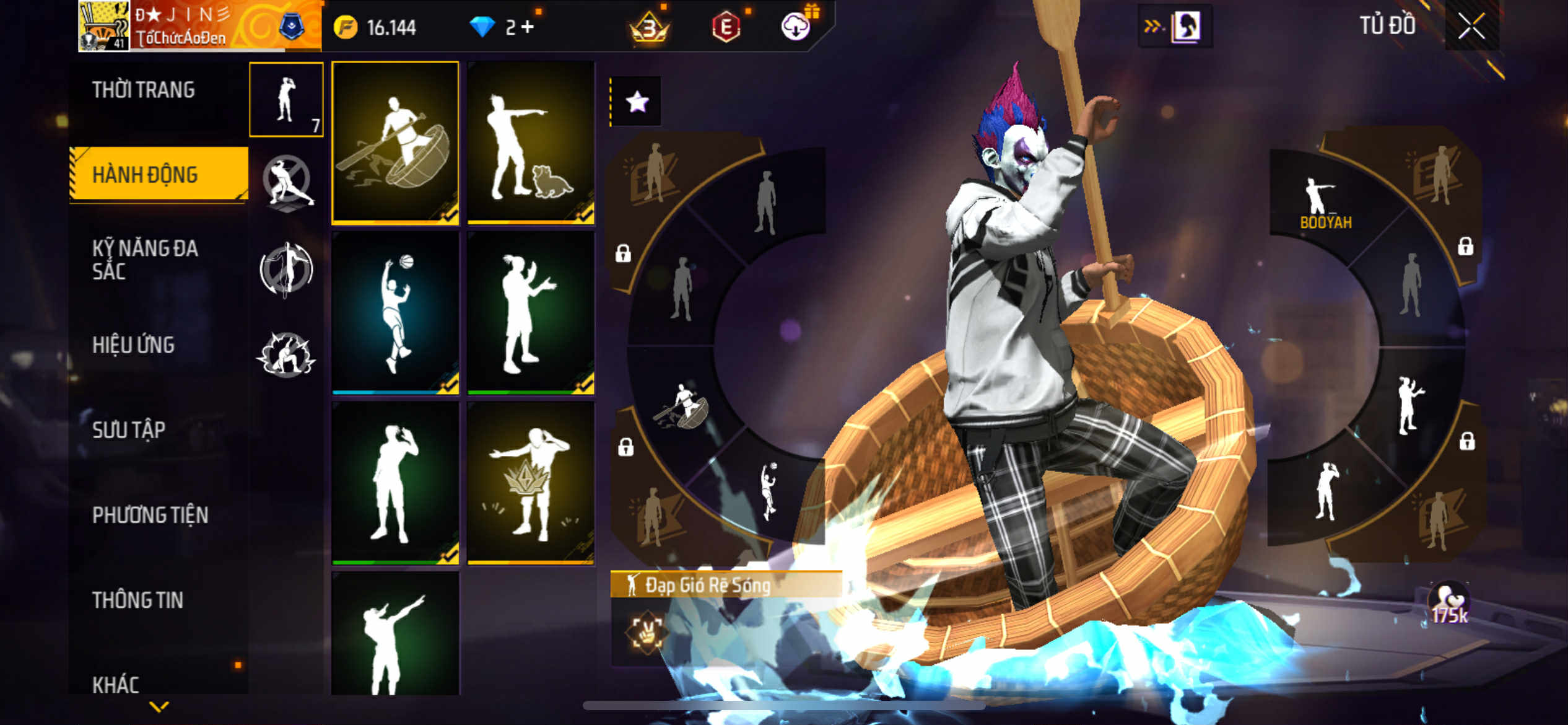Screen dimensions: 1568x725
Task: Open the cloud download gift icon
Action: (x=796, y=27)
